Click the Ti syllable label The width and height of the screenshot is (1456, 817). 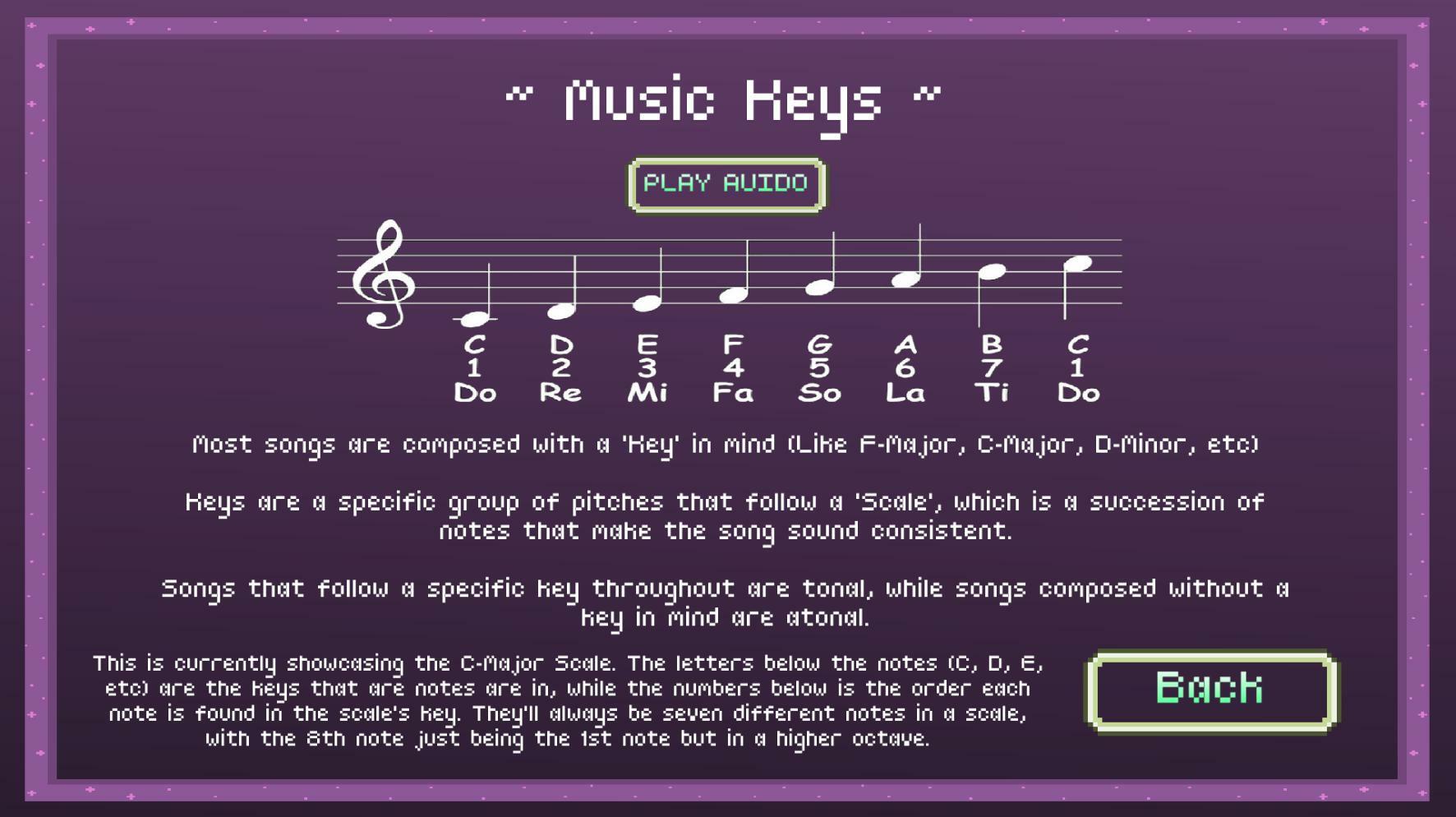tap(993, 393)
